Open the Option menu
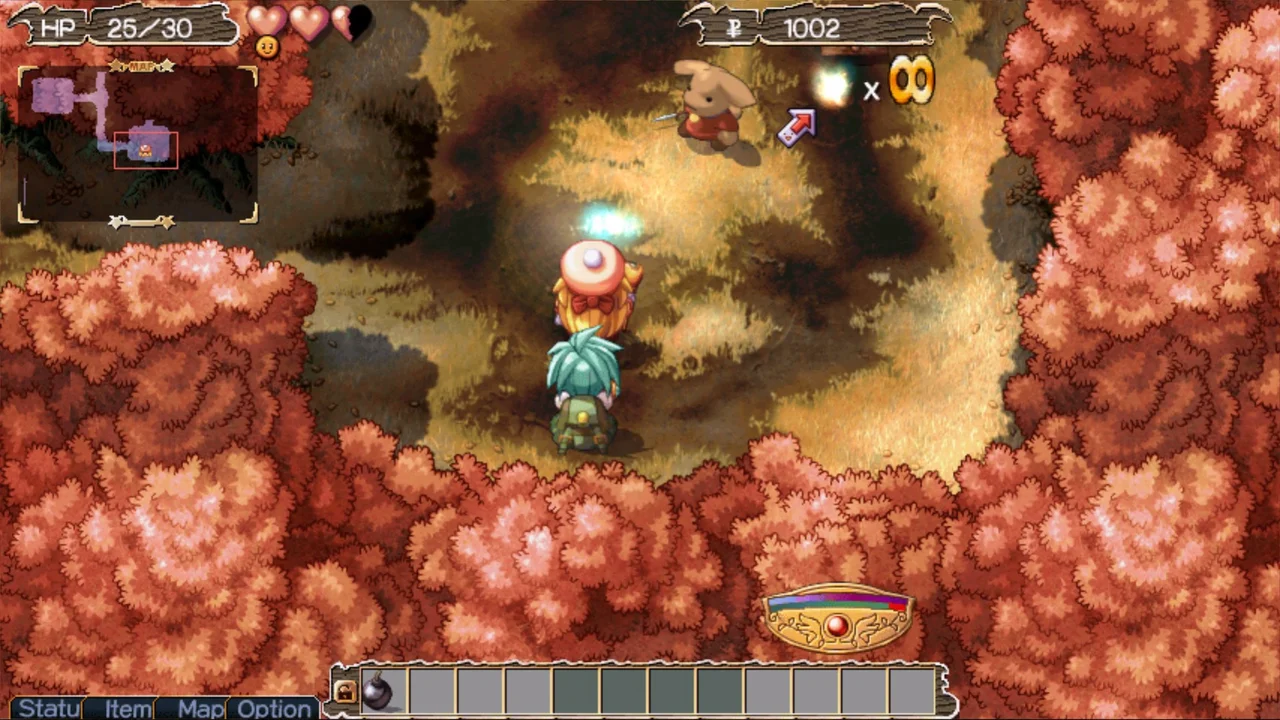This screenshot has height=720, width=1280. [274, 709]
